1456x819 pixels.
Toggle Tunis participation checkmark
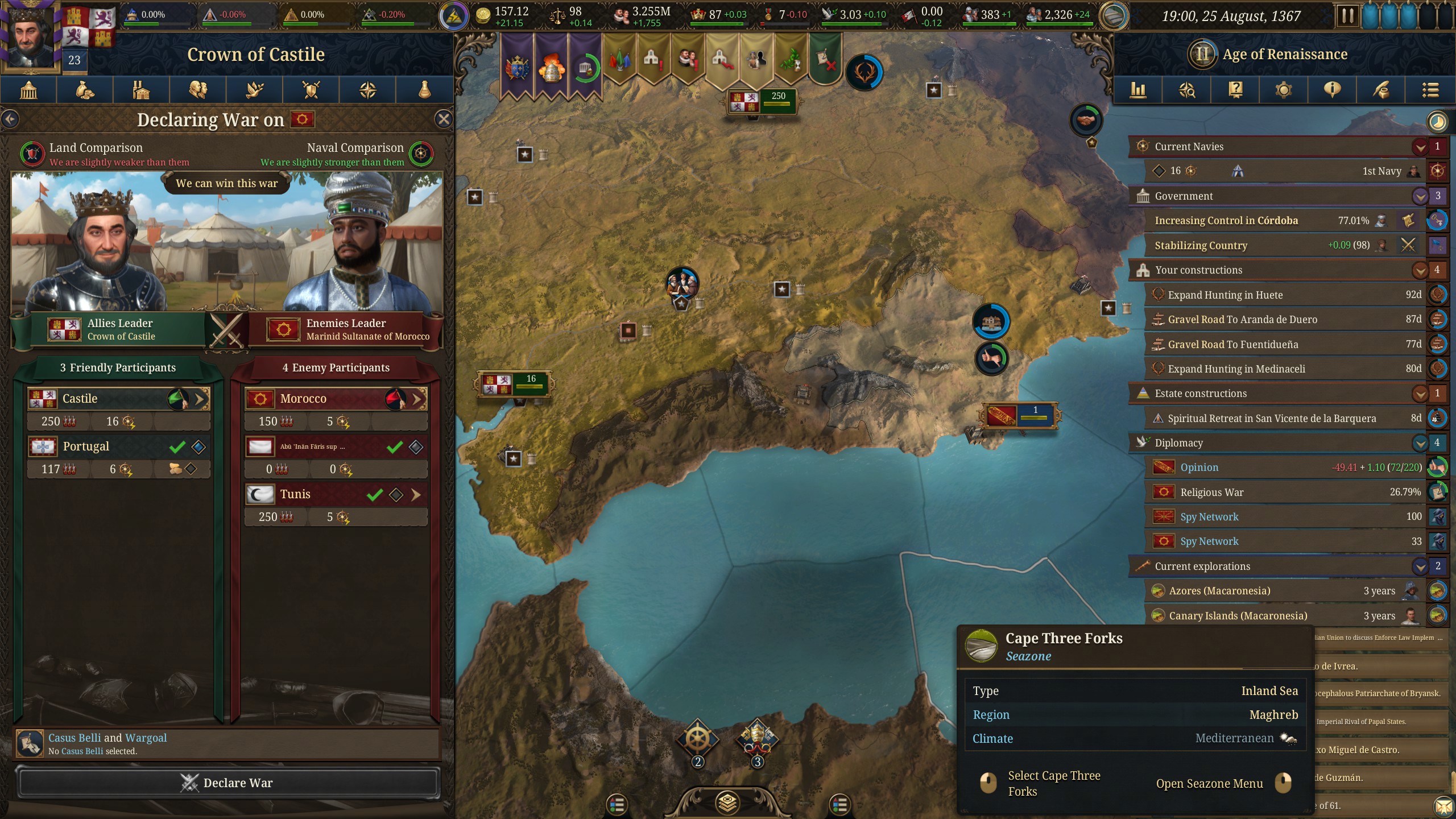pyautogui.click(x=374, y=494)
